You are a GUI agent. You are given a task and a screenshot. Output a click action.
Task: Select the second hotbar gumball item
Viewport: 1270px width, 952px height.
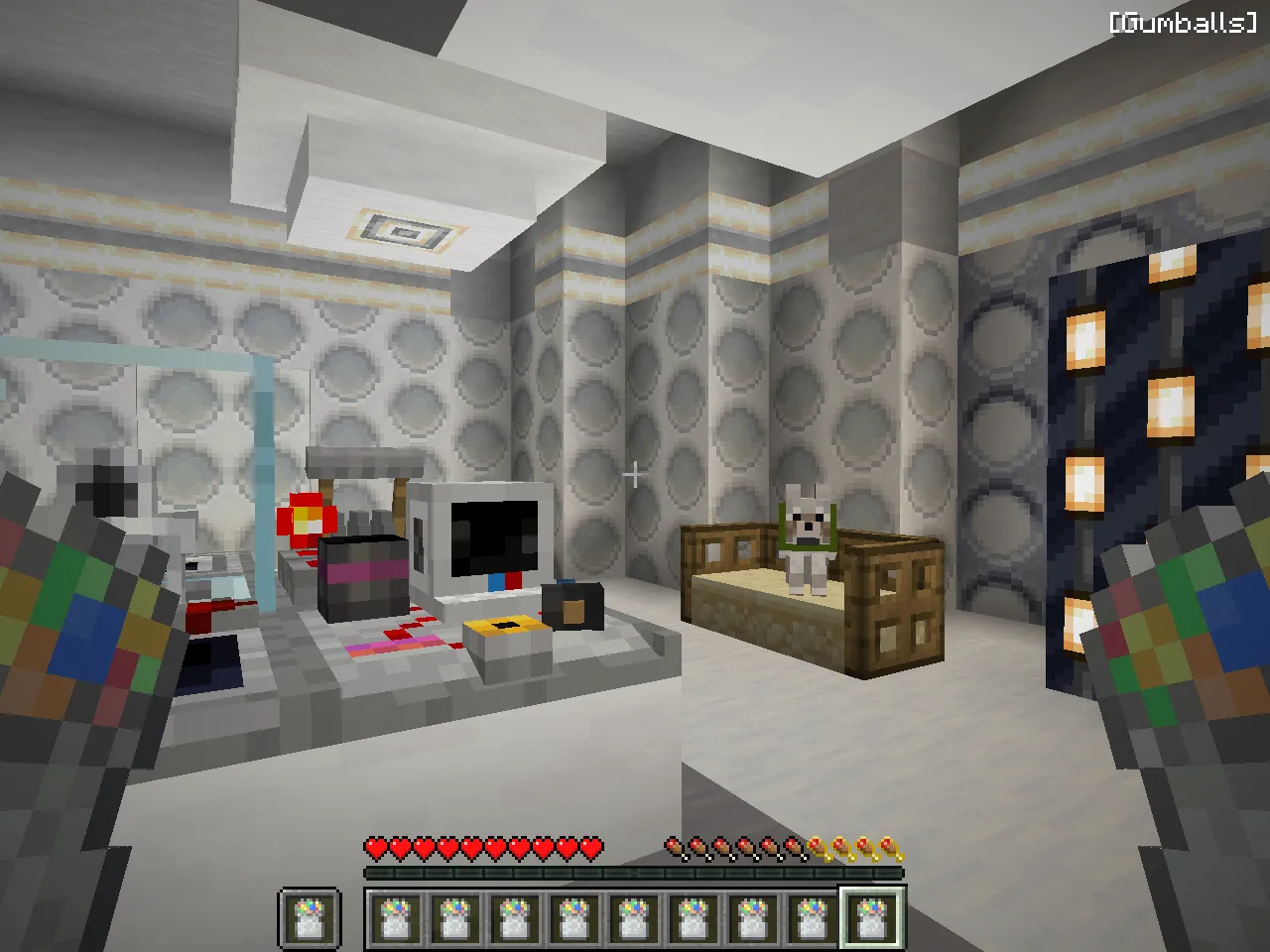point(454,920)
